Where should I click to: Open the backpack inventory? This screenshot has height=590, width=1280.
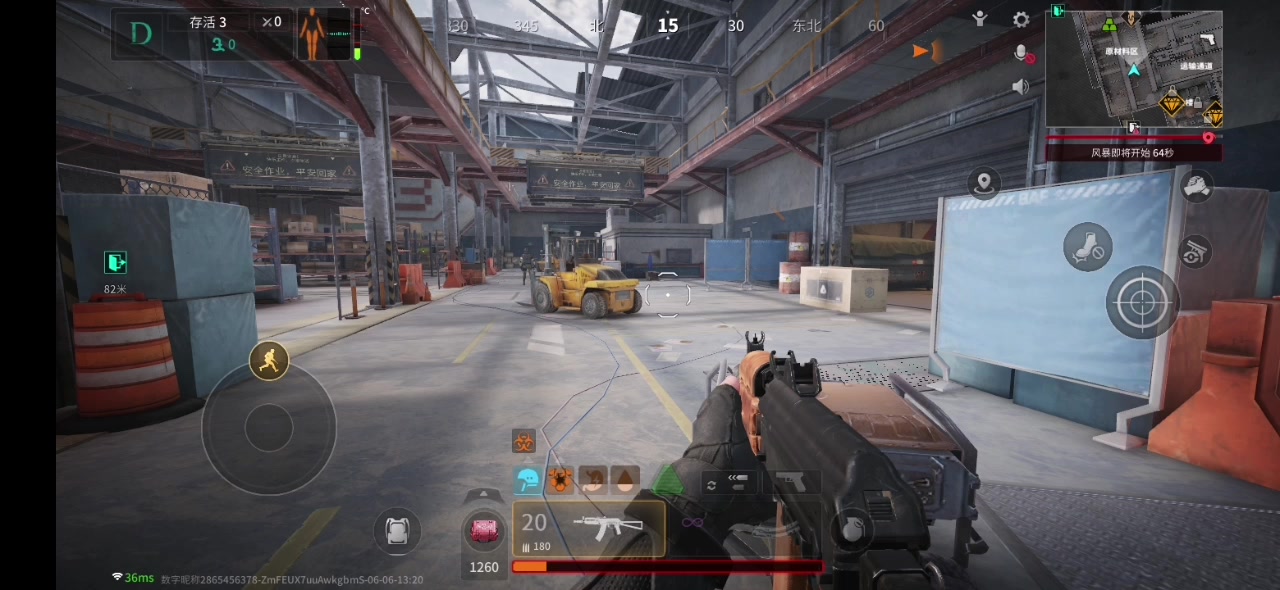click(x=397, y=530)
